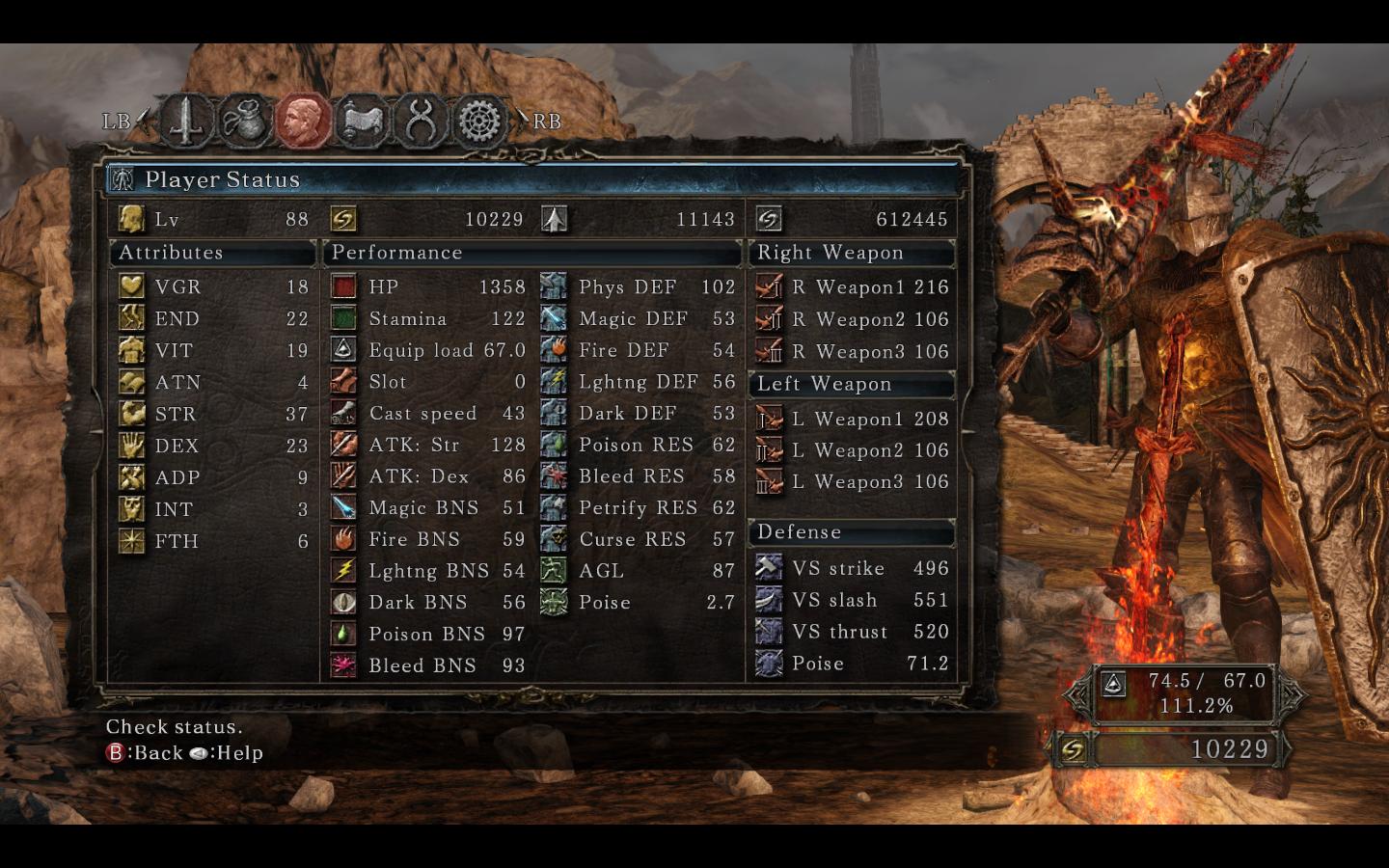This screenshot has height=868, width=1389.
Task: Open the scroll tab
Action: pyautogui.click(x=361, y=121)
